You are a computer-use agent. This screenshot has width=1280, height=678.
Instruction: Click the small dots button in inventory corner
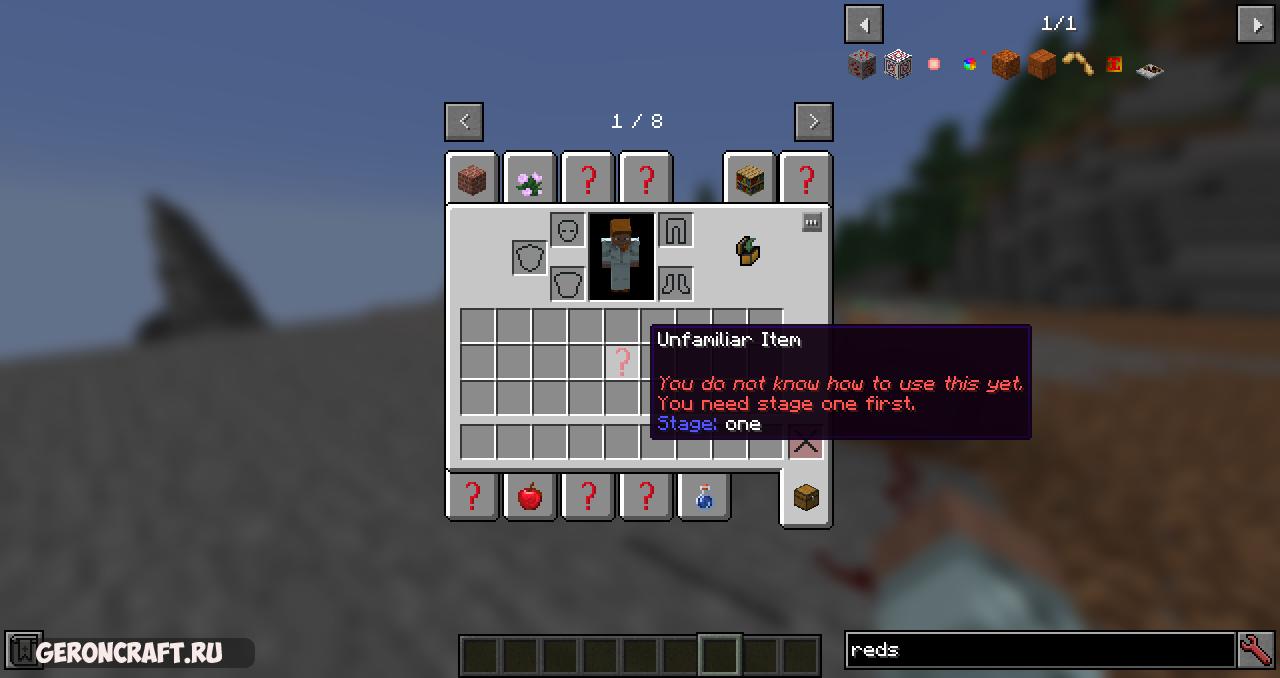(x=812, y=222)
